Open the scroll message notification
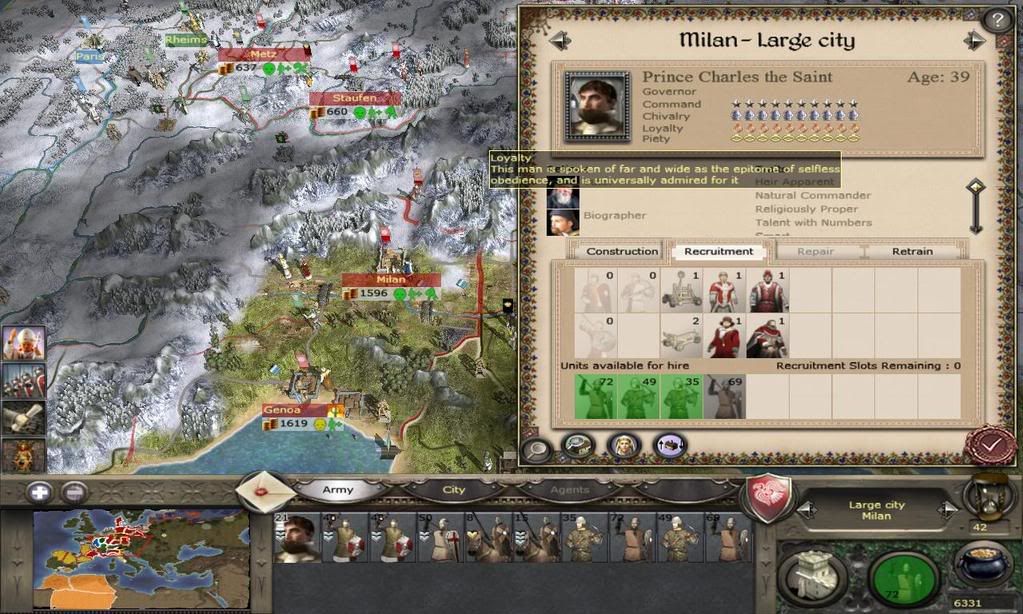Viewport: 1023px width, 614px height. click(23, 417)
